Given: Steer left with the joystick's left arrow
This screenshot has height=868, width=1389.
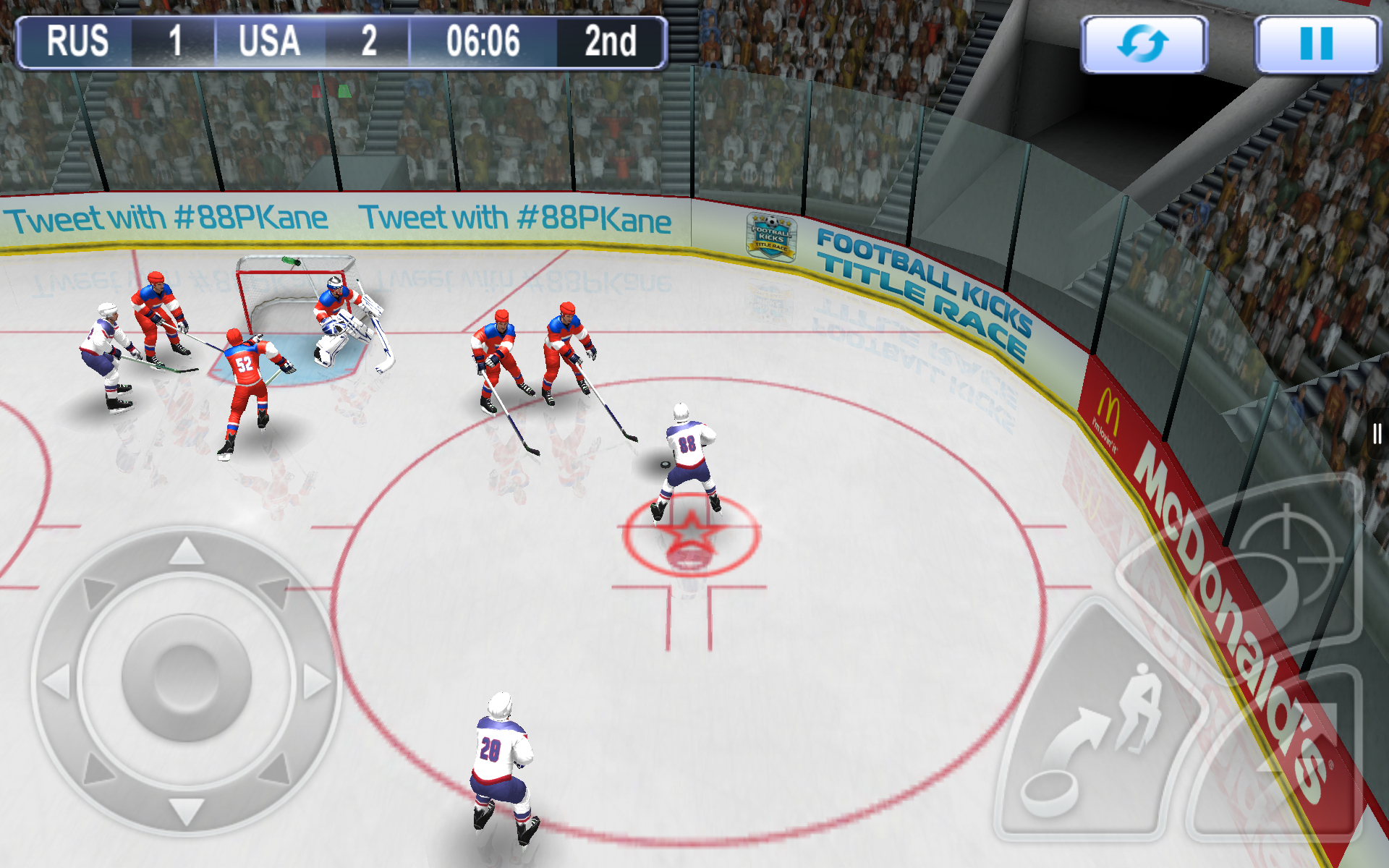Looking at the screenshot, I should coord(58,681).
